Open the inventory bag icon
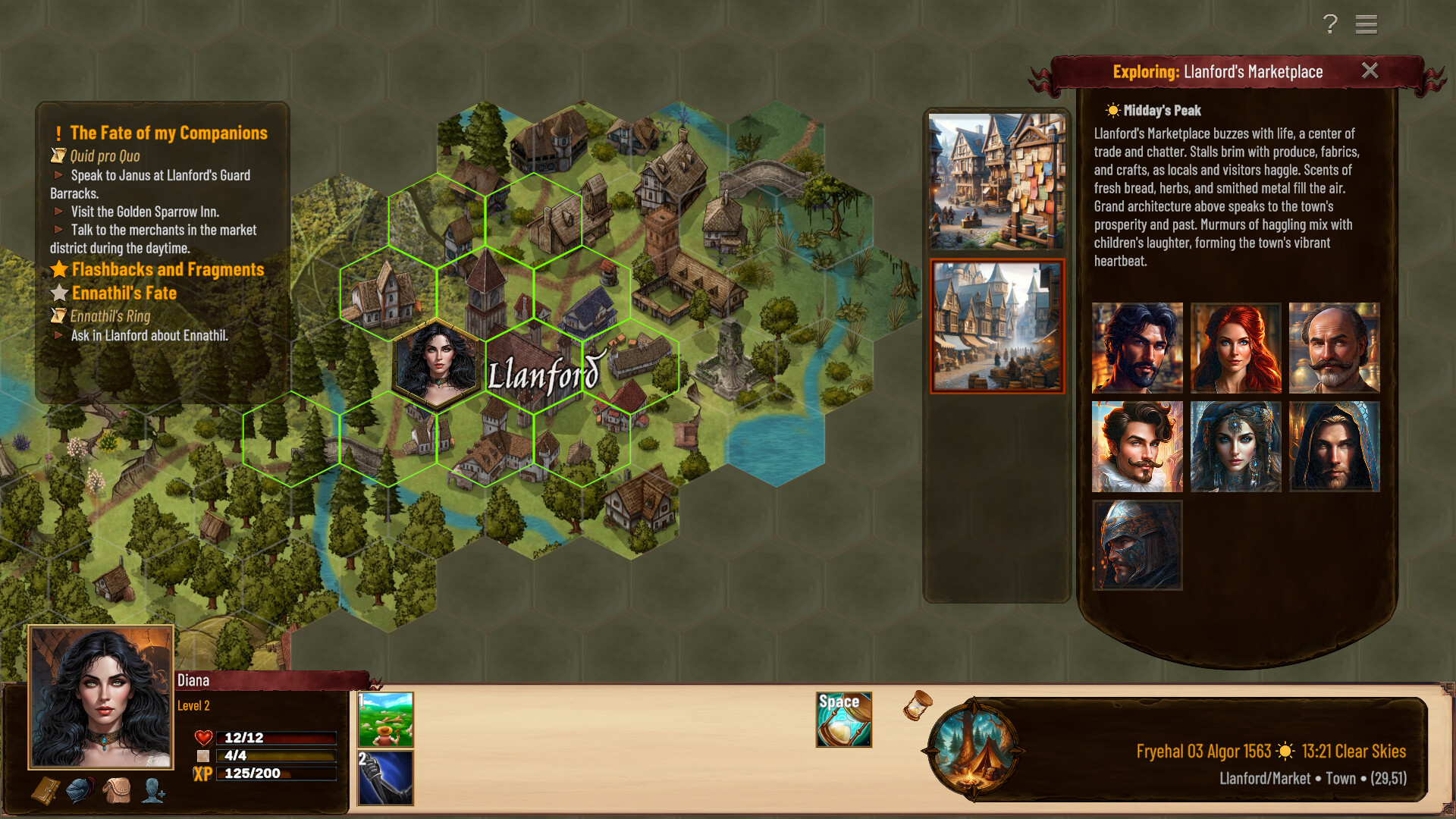 [x=115, y=792]
